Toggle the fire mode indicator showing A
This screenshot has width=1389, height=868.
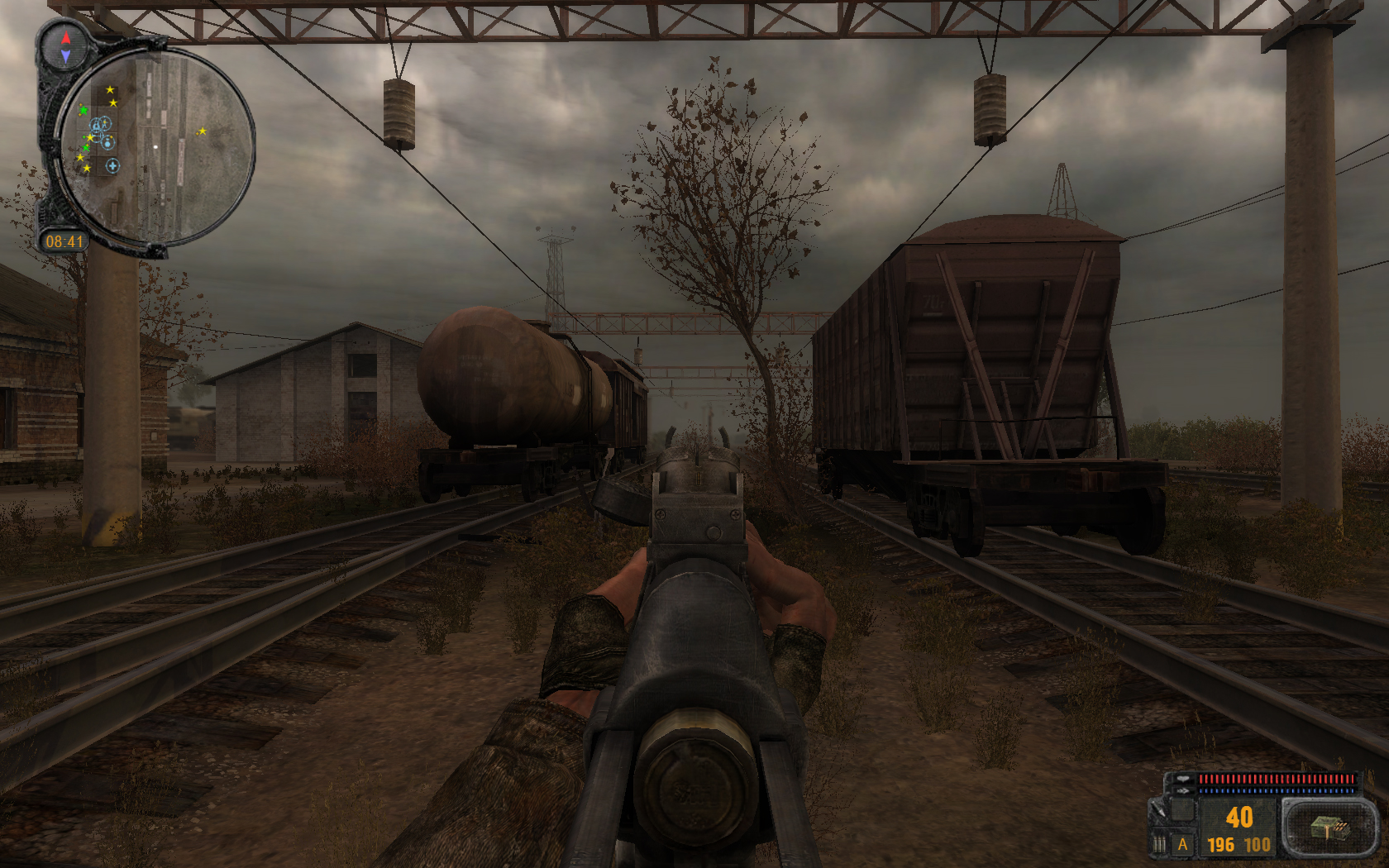[1183, 844]
